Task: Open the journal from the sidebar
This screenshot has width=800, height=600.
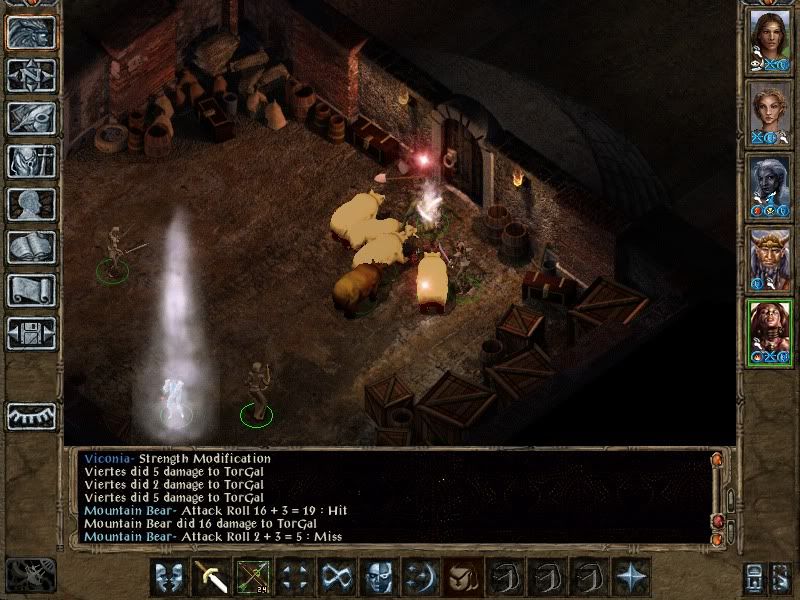Action: 31,119
